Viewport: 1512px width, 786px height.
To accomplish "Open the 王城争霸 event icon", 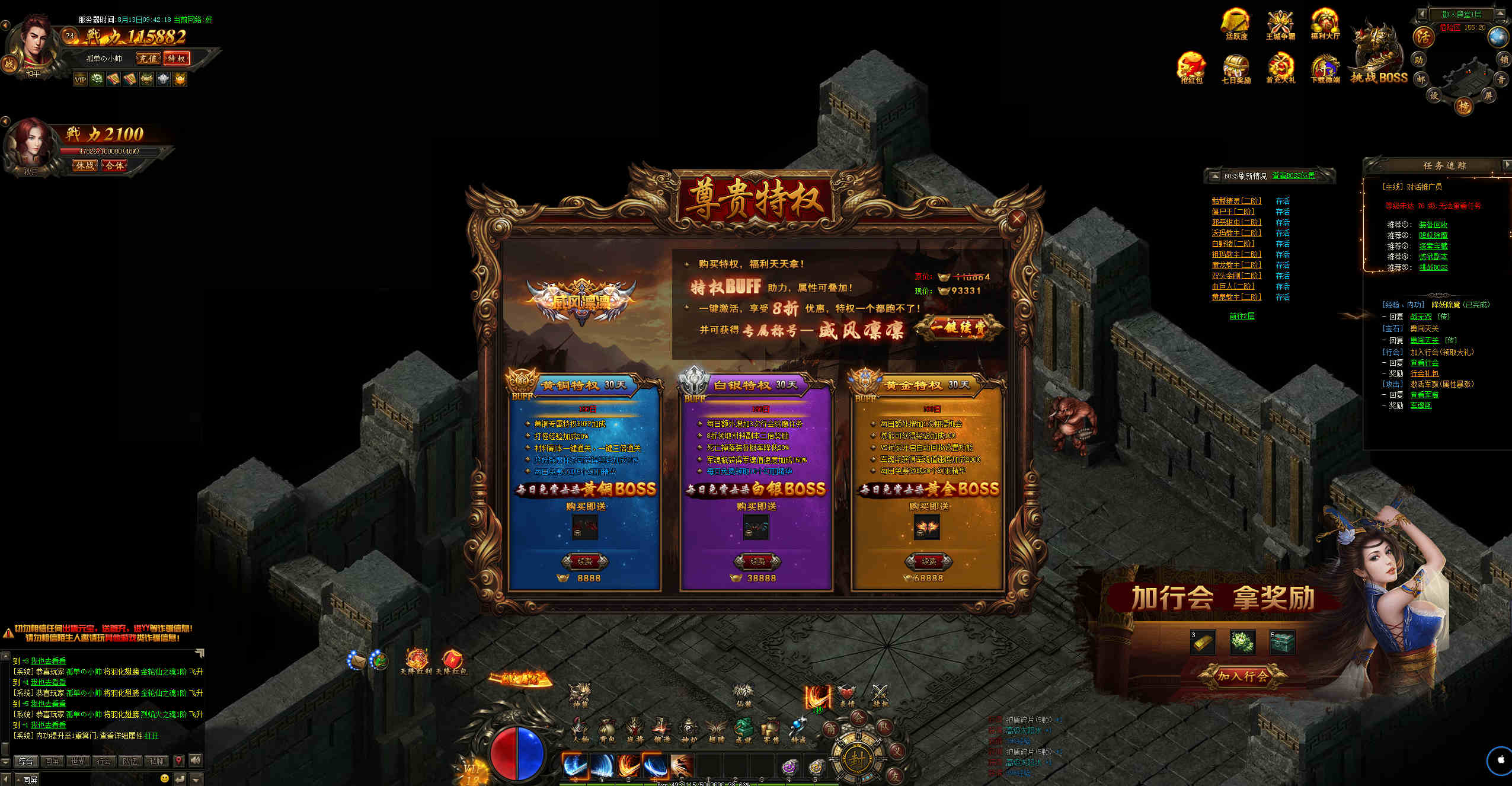I will pos(1280,24).
